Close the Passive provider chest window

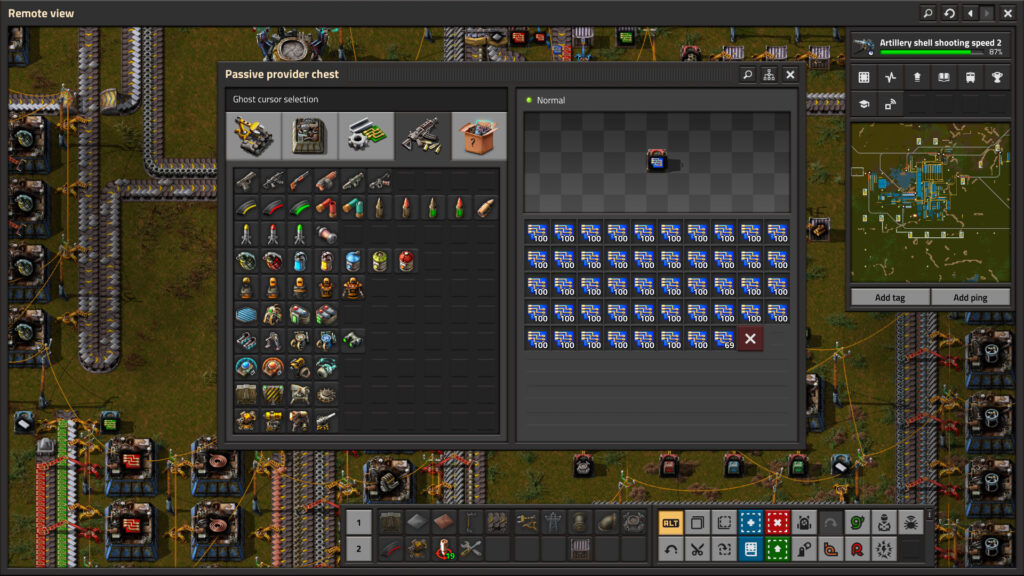(790, 75)
